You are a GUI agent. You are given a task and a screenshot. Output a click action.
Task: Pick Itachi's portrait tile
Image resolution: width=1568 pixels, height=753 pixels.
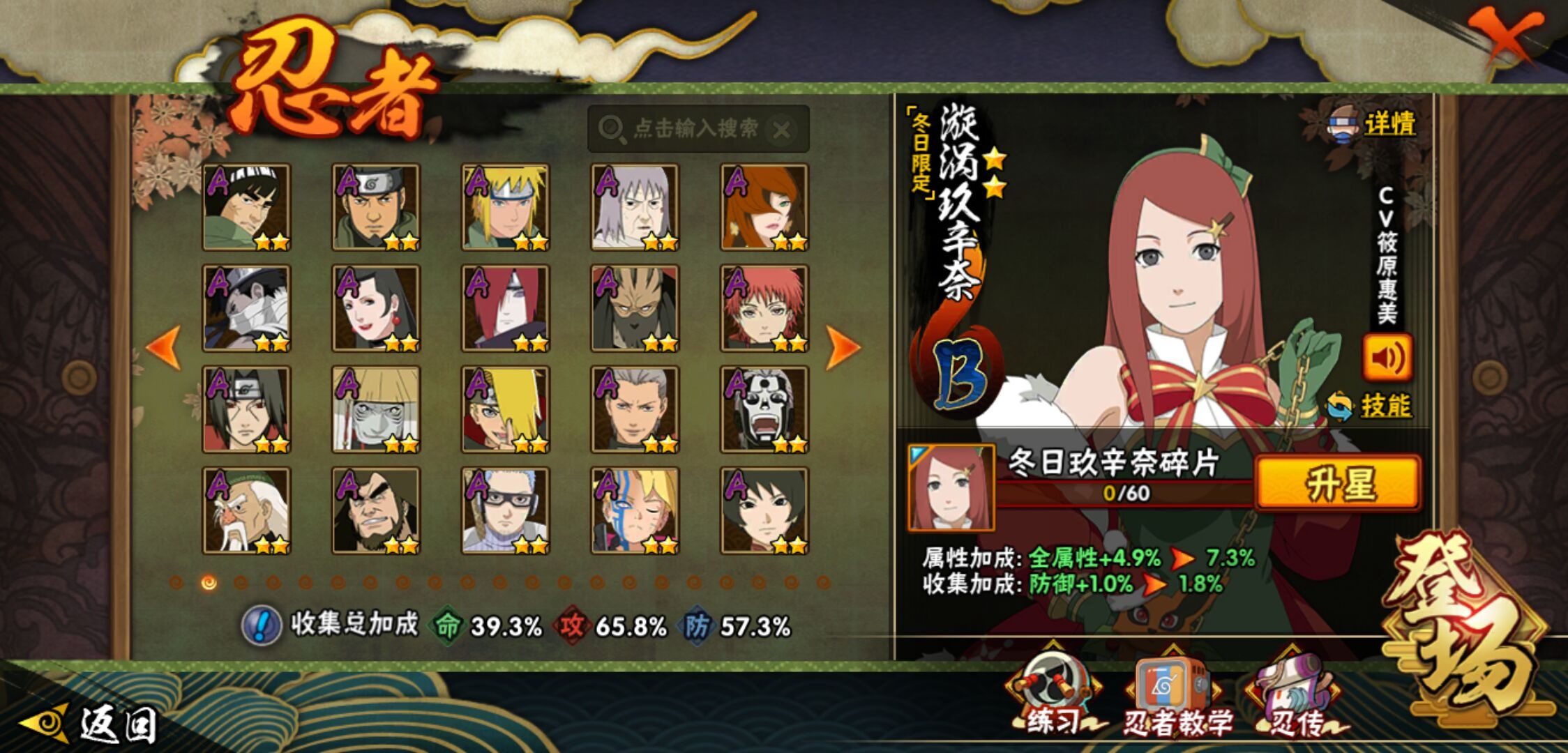click(246, 409)
